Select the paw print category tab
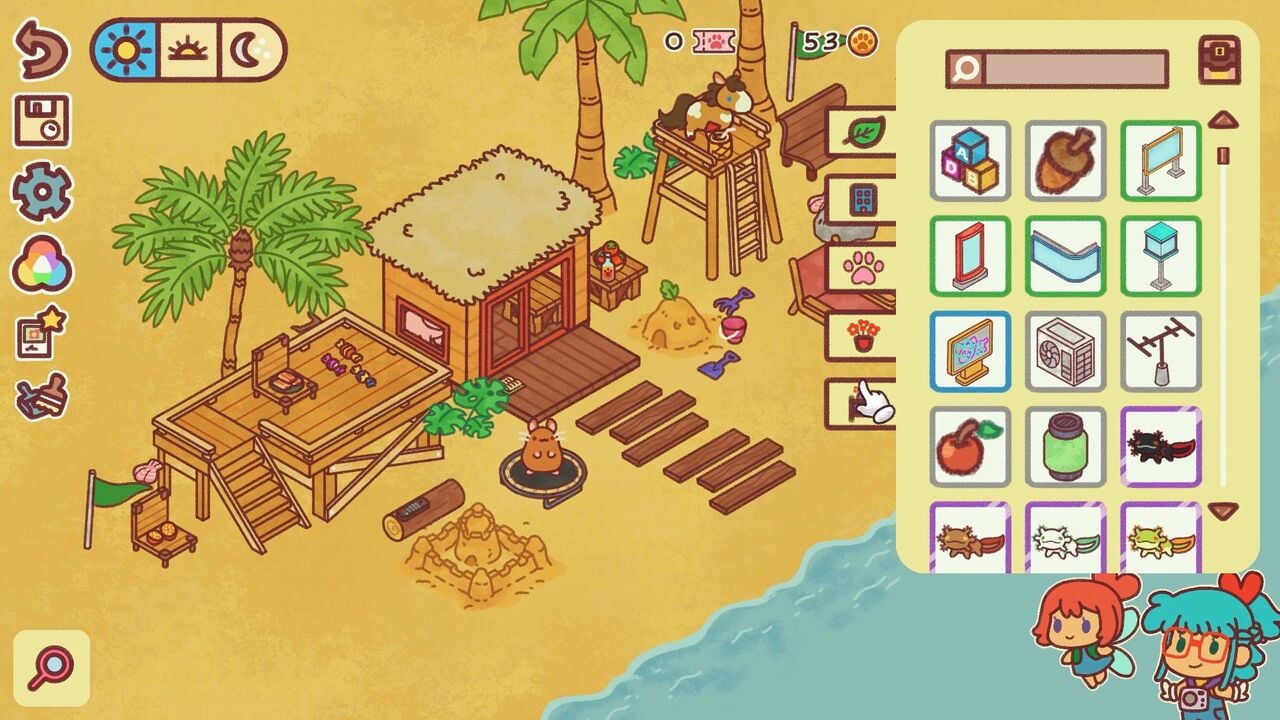 pos(861,268)
